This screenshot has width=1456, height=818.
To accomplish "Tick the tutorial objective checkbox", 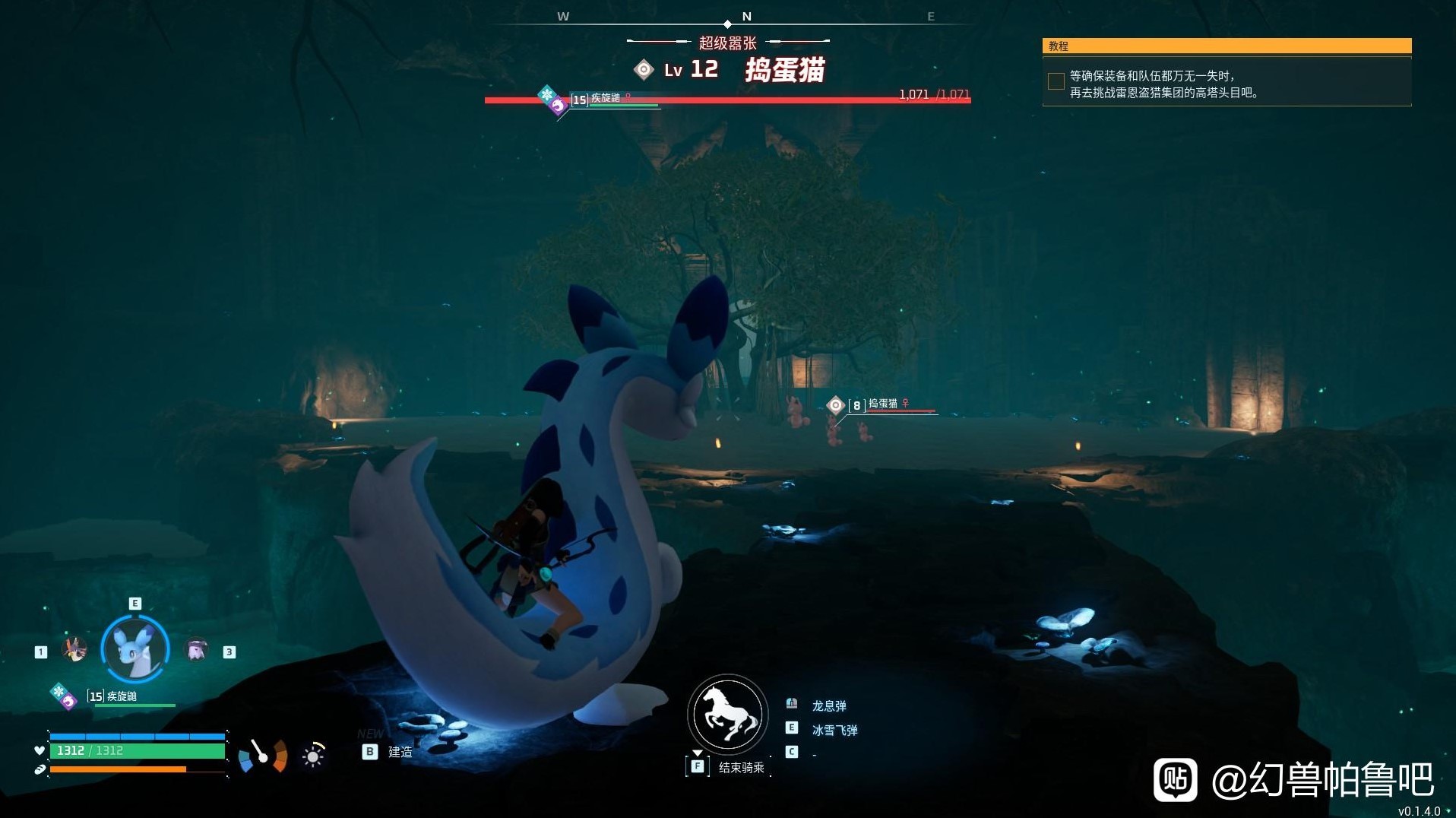I will coord(1056,81).
